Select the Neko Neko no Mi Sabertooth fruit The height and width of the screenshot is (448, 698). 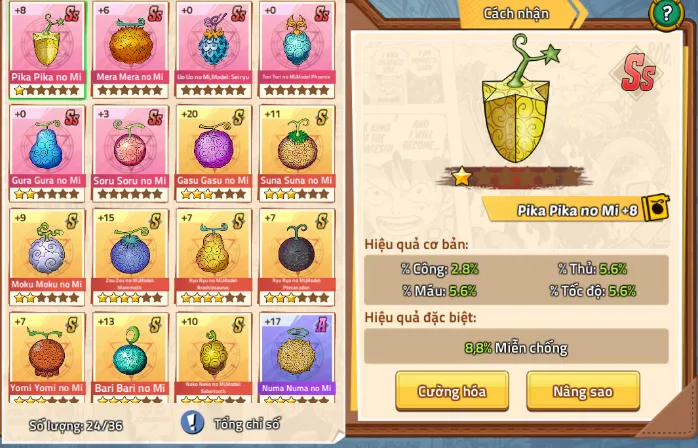pos(213,356)
